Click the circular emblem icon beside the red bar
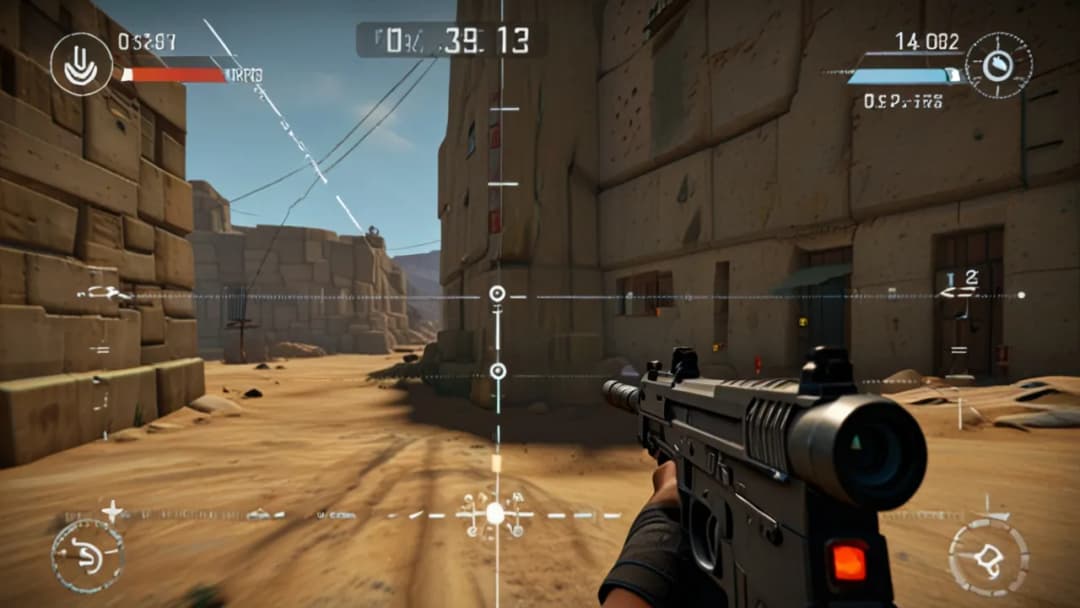Image resolution: width=1080 pixels, height=608 pixels. pyautogui.click(x=81, y=63)
